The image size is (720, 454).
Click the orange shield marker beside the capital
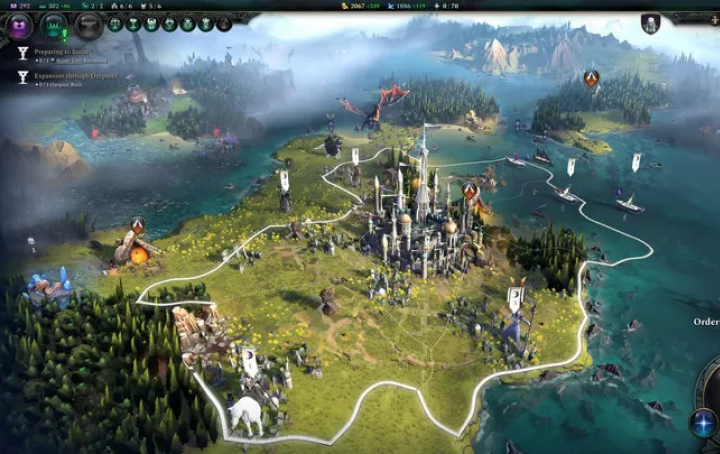(x=469, y=189)
